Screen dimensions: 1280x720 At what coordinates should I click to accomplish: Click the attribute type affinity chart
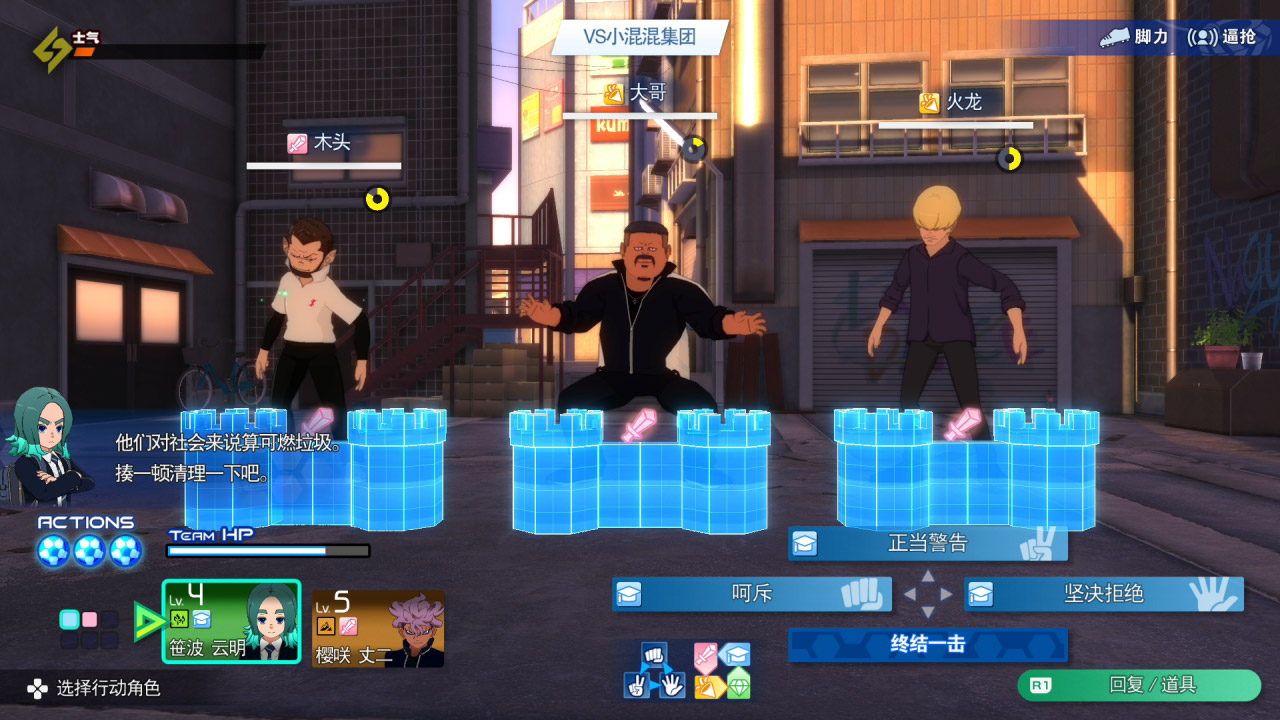point(722,671)
